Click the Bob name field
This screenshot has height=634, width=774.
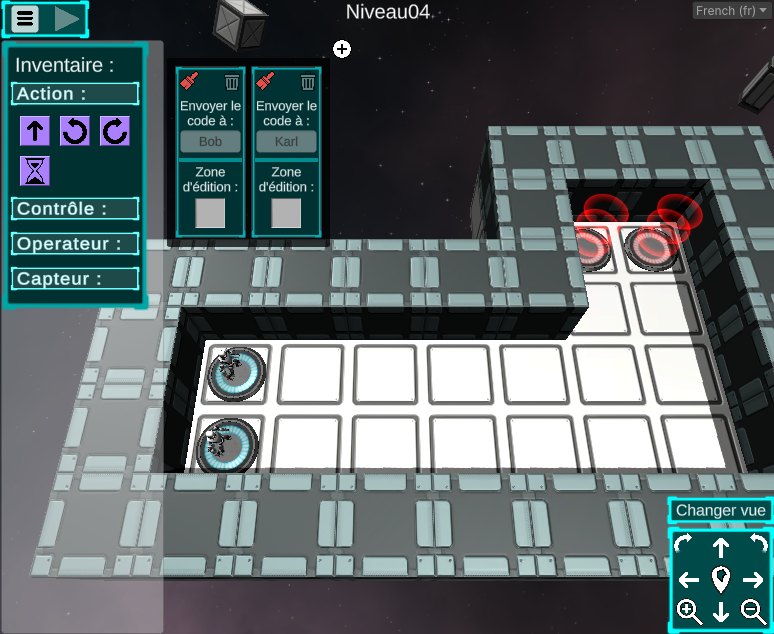[x=210, y=142]
